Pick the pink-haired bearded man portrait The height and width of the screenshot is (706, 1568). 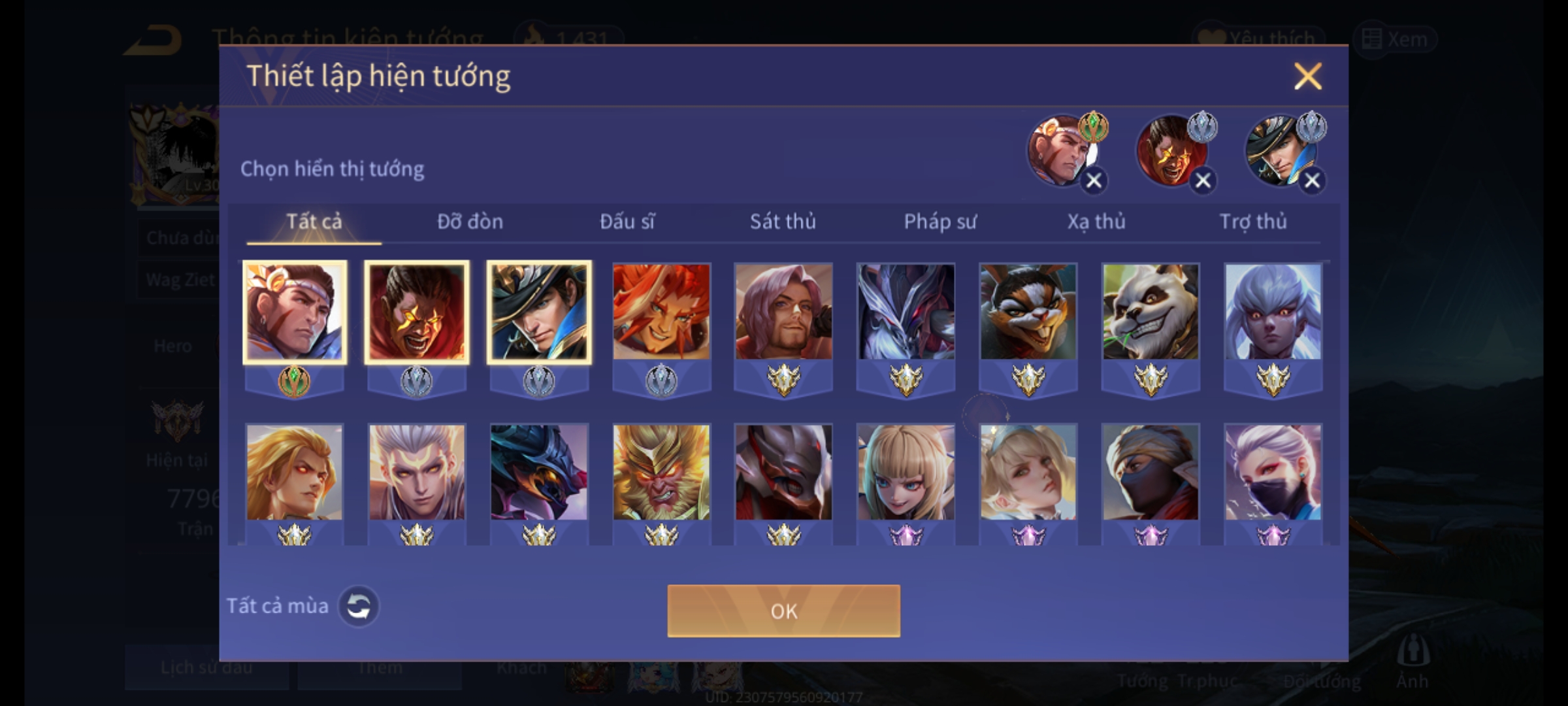coord(783,312)
